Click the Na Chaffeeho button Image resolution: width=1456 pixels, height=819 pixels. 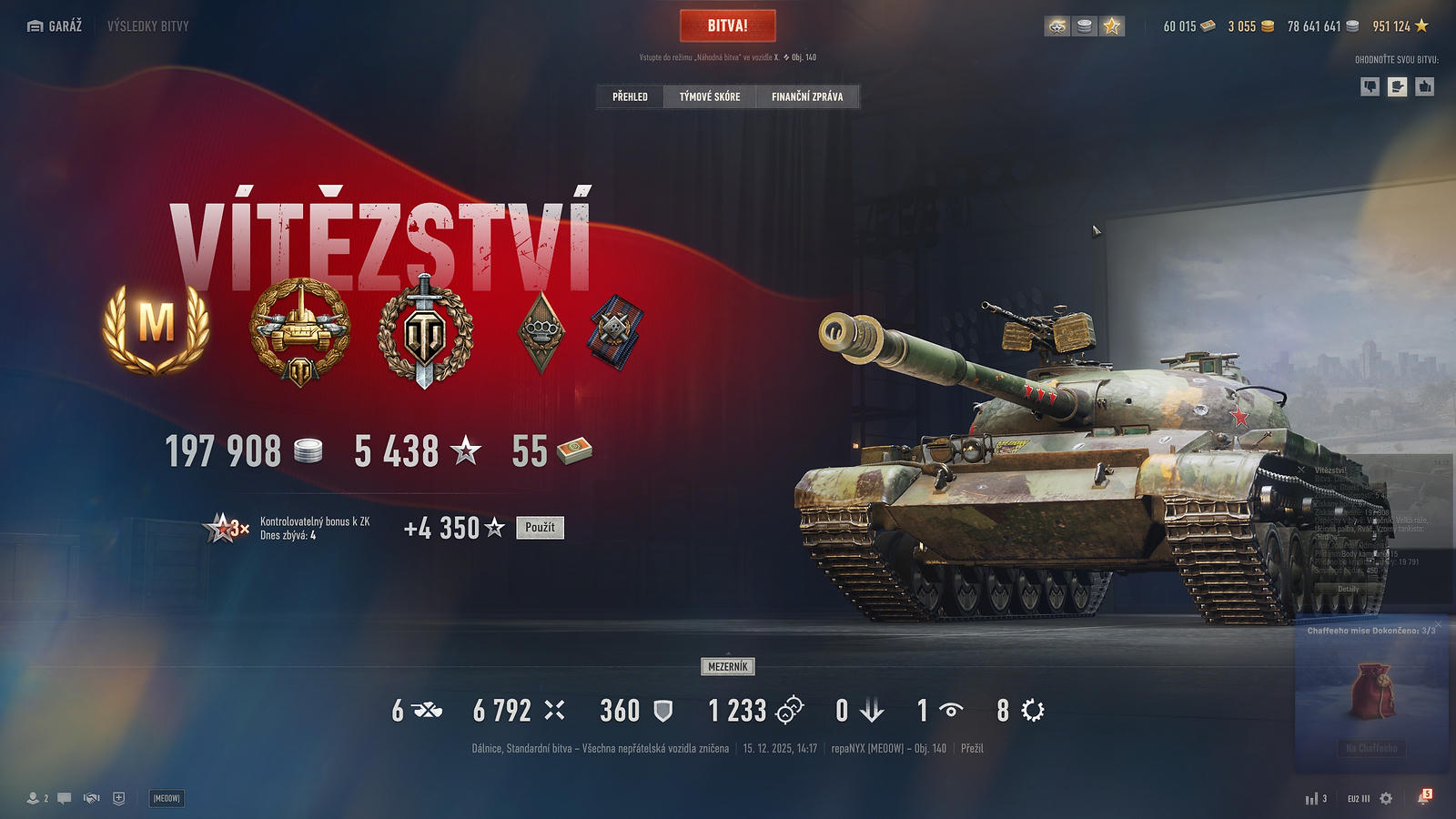[x=1372, y=748]
